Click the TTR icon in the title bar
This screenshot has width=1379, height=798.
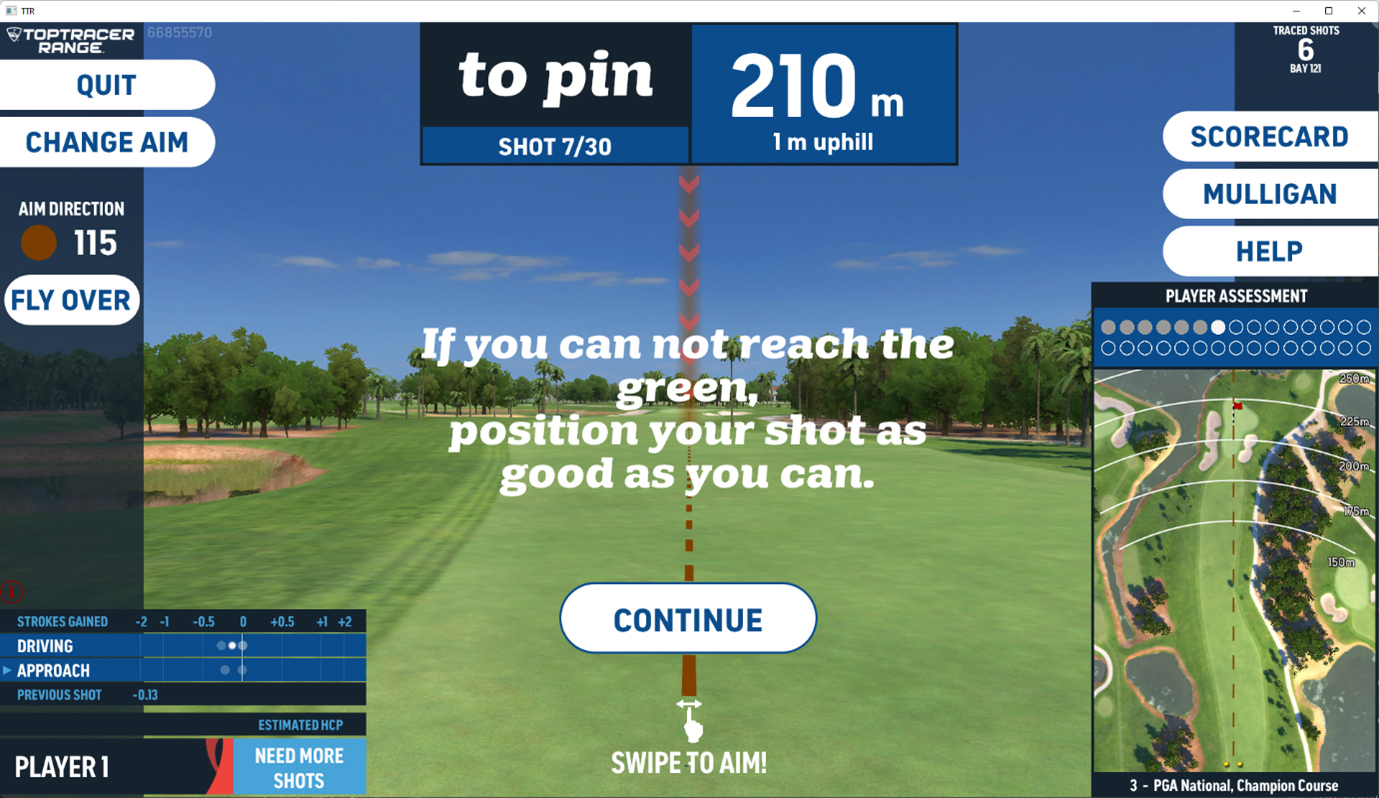point(10,10)
